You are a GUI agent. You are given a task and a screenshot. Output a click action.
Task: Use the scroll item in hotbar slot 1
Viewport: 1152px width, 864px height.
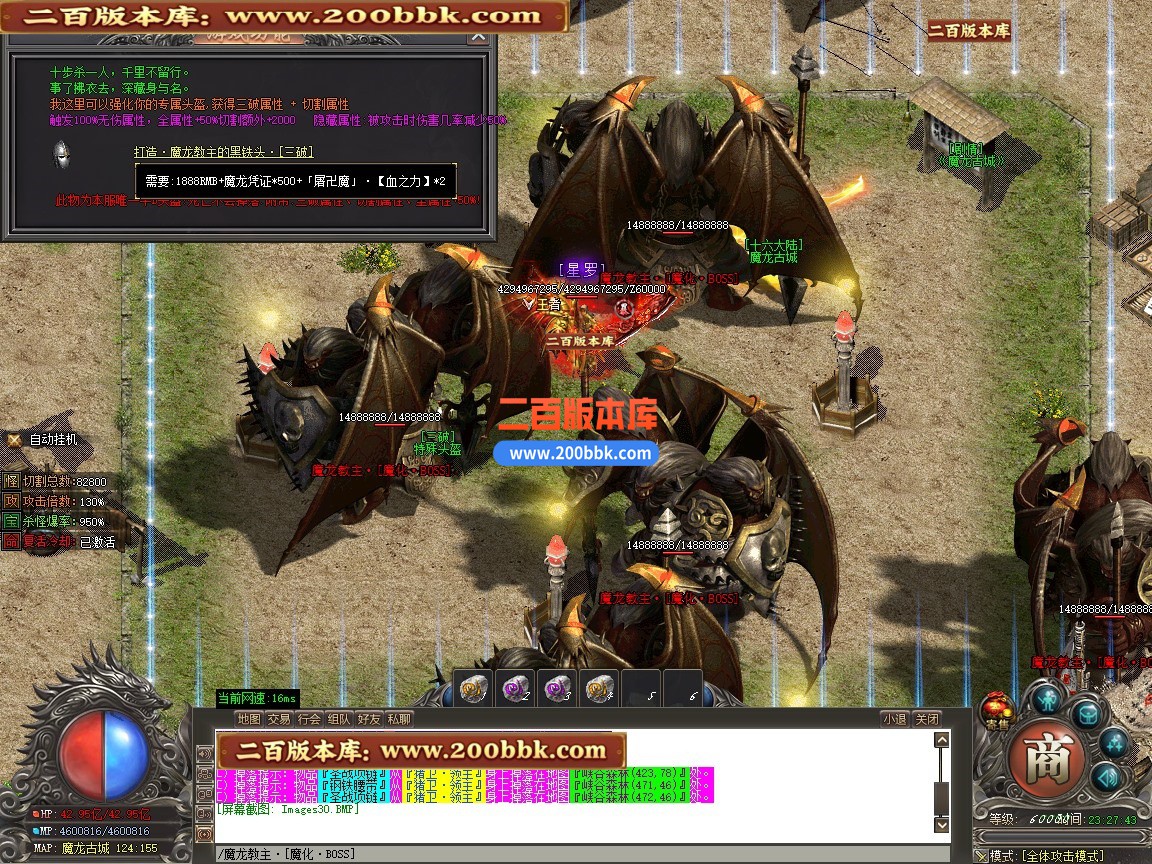[473, 689]
